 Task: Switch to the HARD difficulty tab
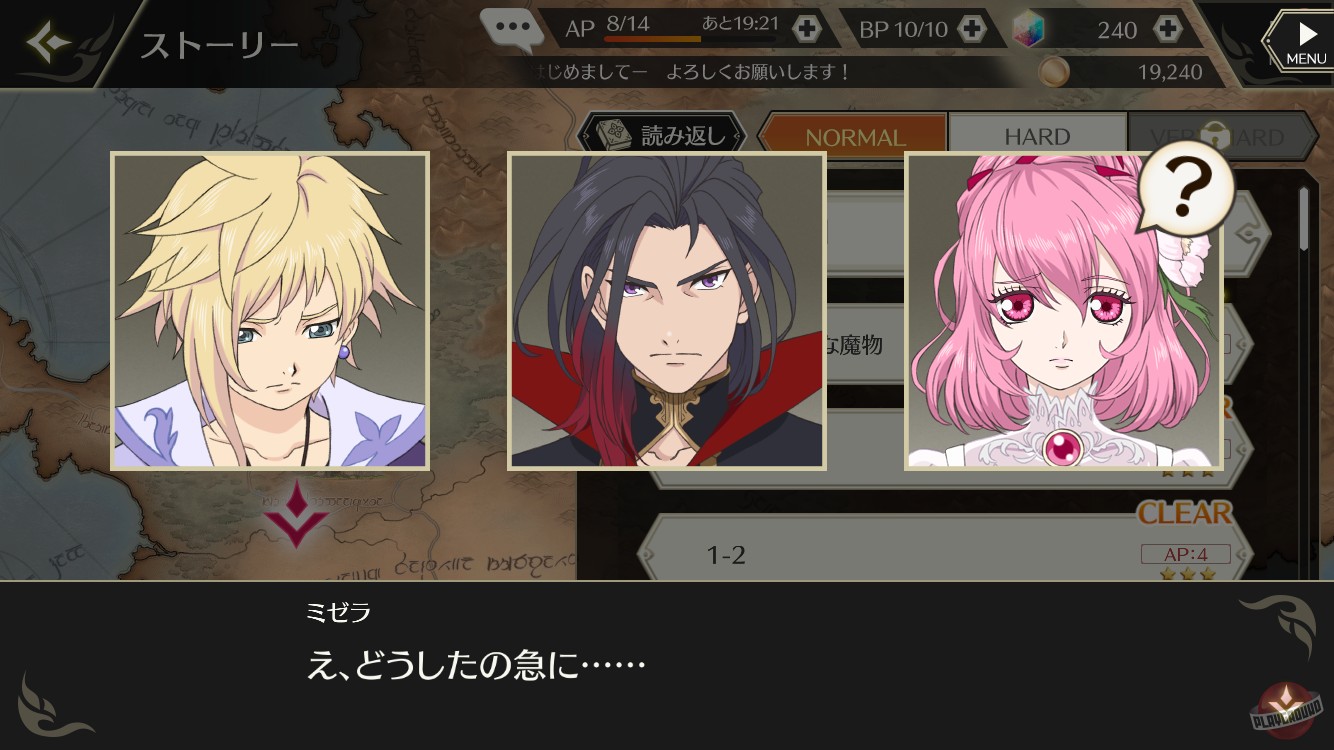(1038, 135)
